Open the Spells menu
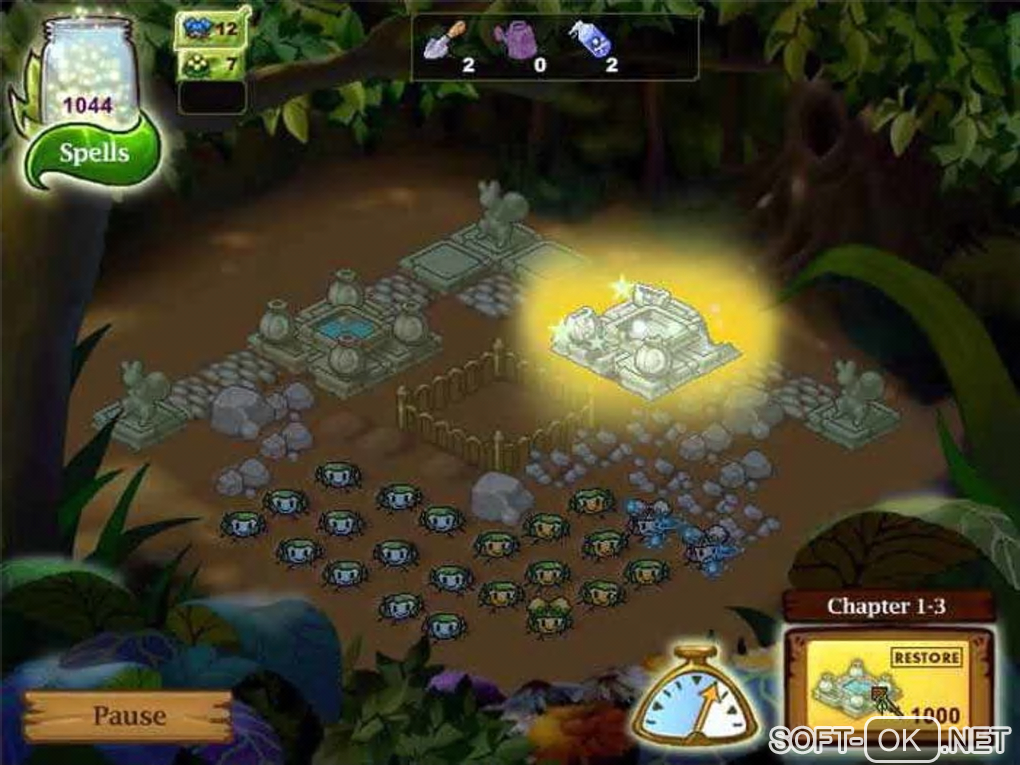The height and width of the screenshot is (765, 1020). tap(93, 154)
